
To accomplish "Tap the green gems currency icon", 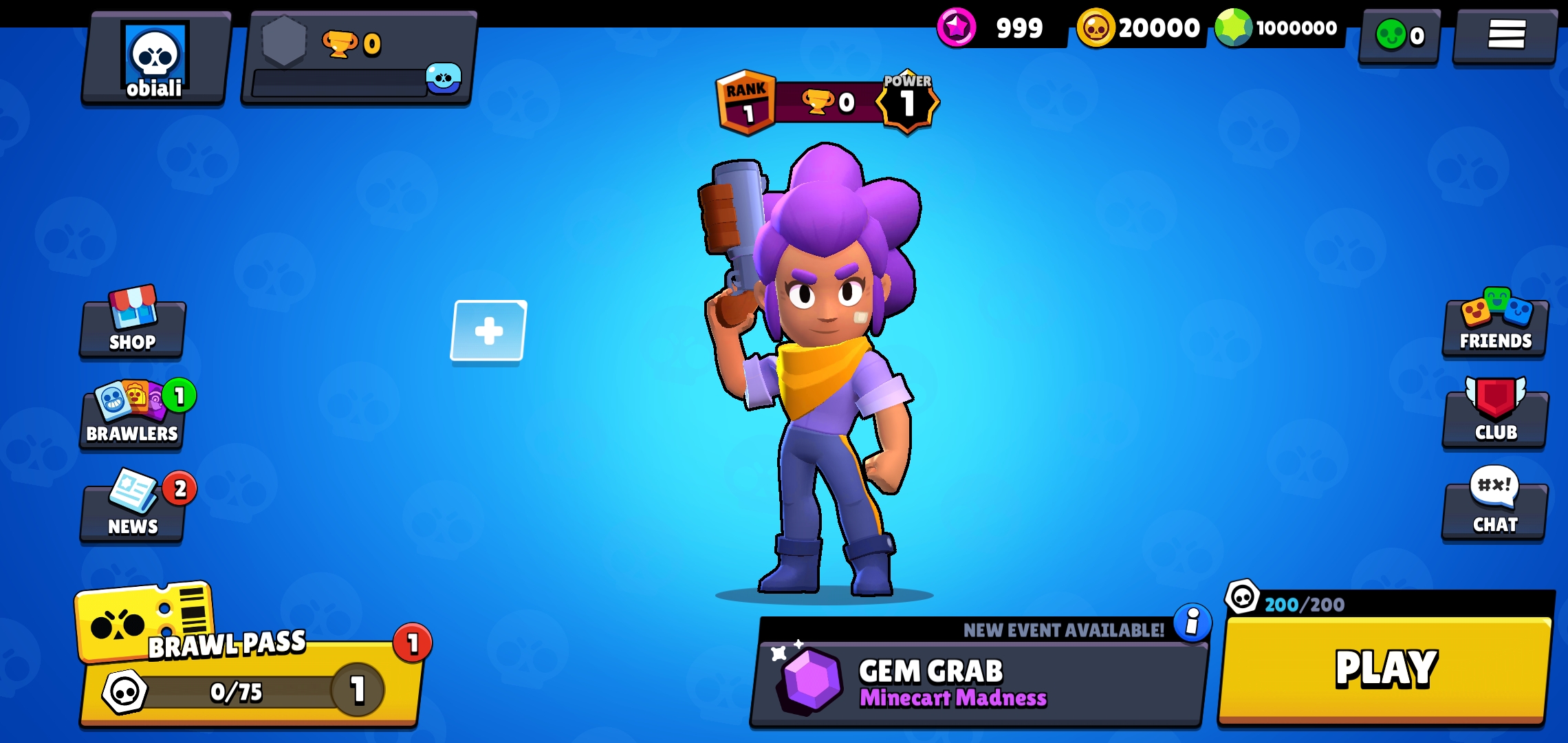I will [x=1234, y=28].
